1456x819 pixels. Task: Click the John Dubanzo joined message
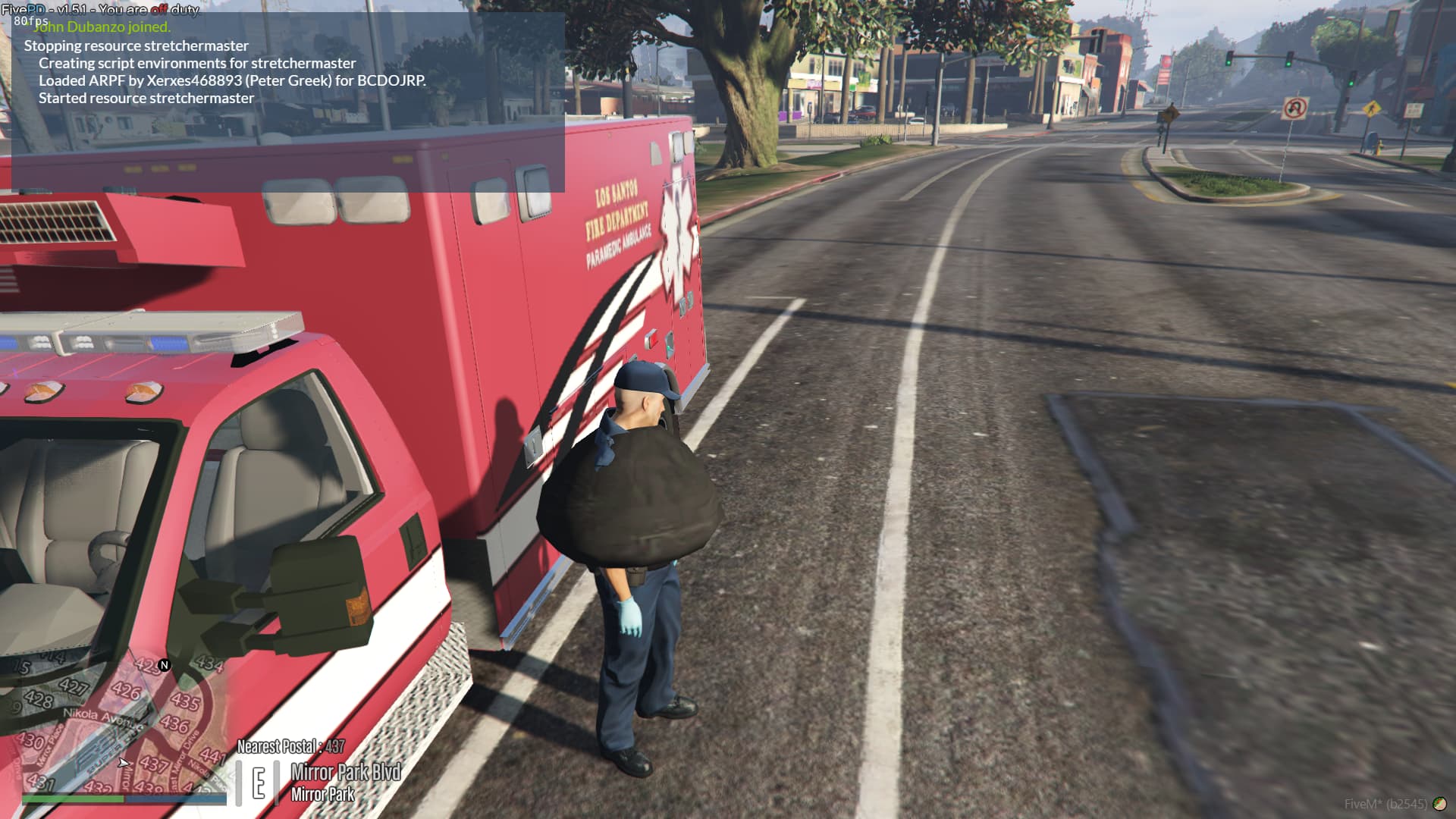coord(103,27)
